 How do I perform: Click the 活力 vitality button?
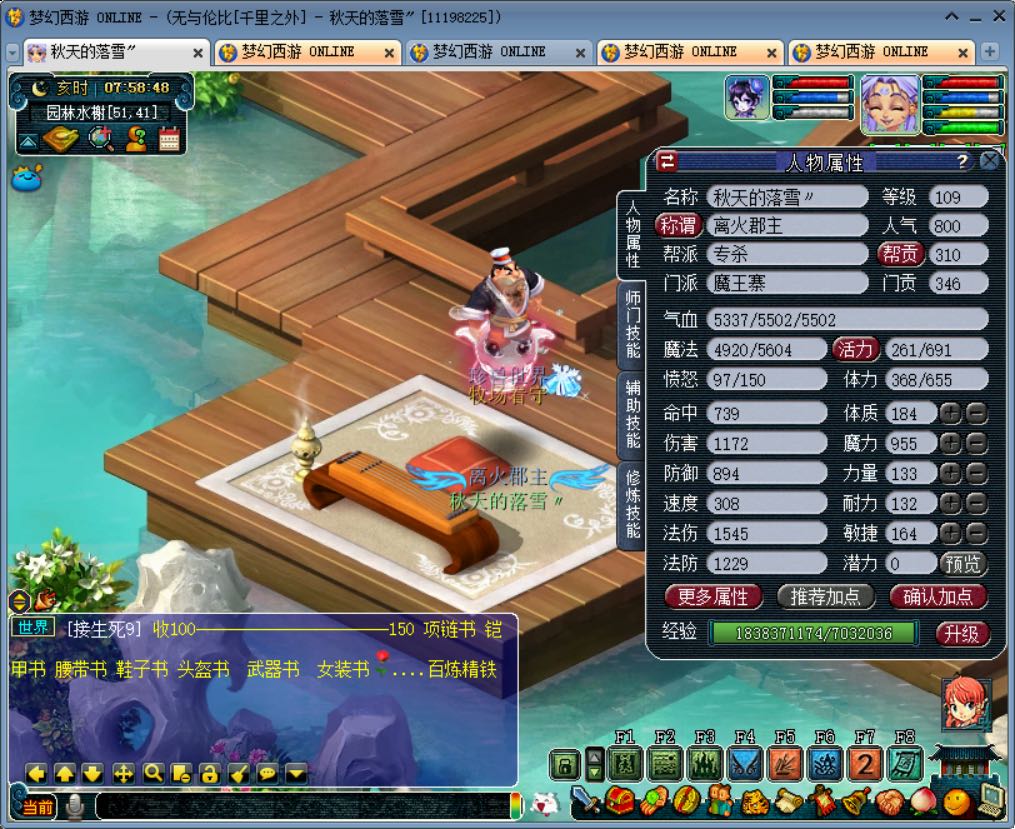856,349
